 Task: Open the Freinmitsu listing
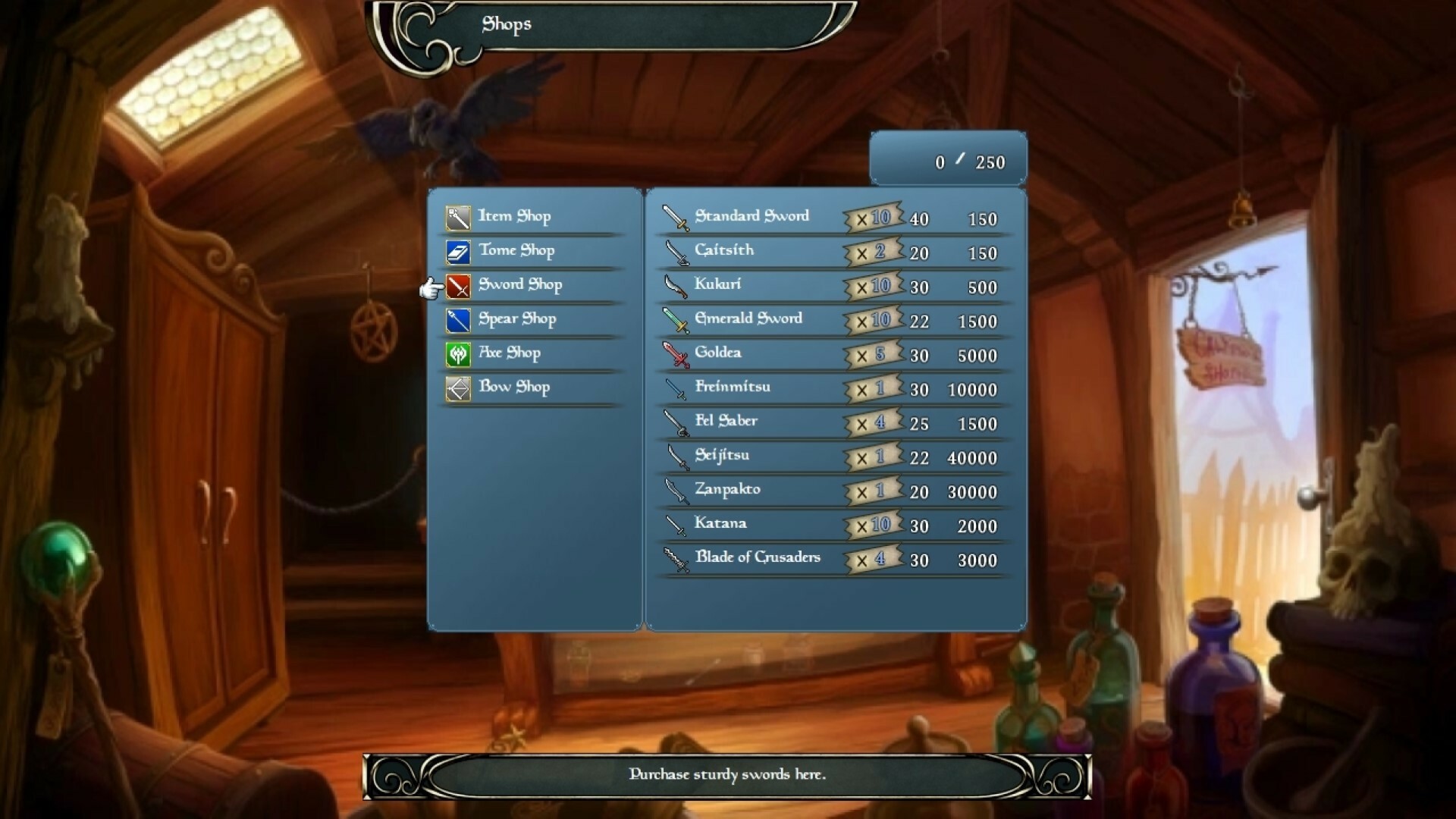pos(733,387)
